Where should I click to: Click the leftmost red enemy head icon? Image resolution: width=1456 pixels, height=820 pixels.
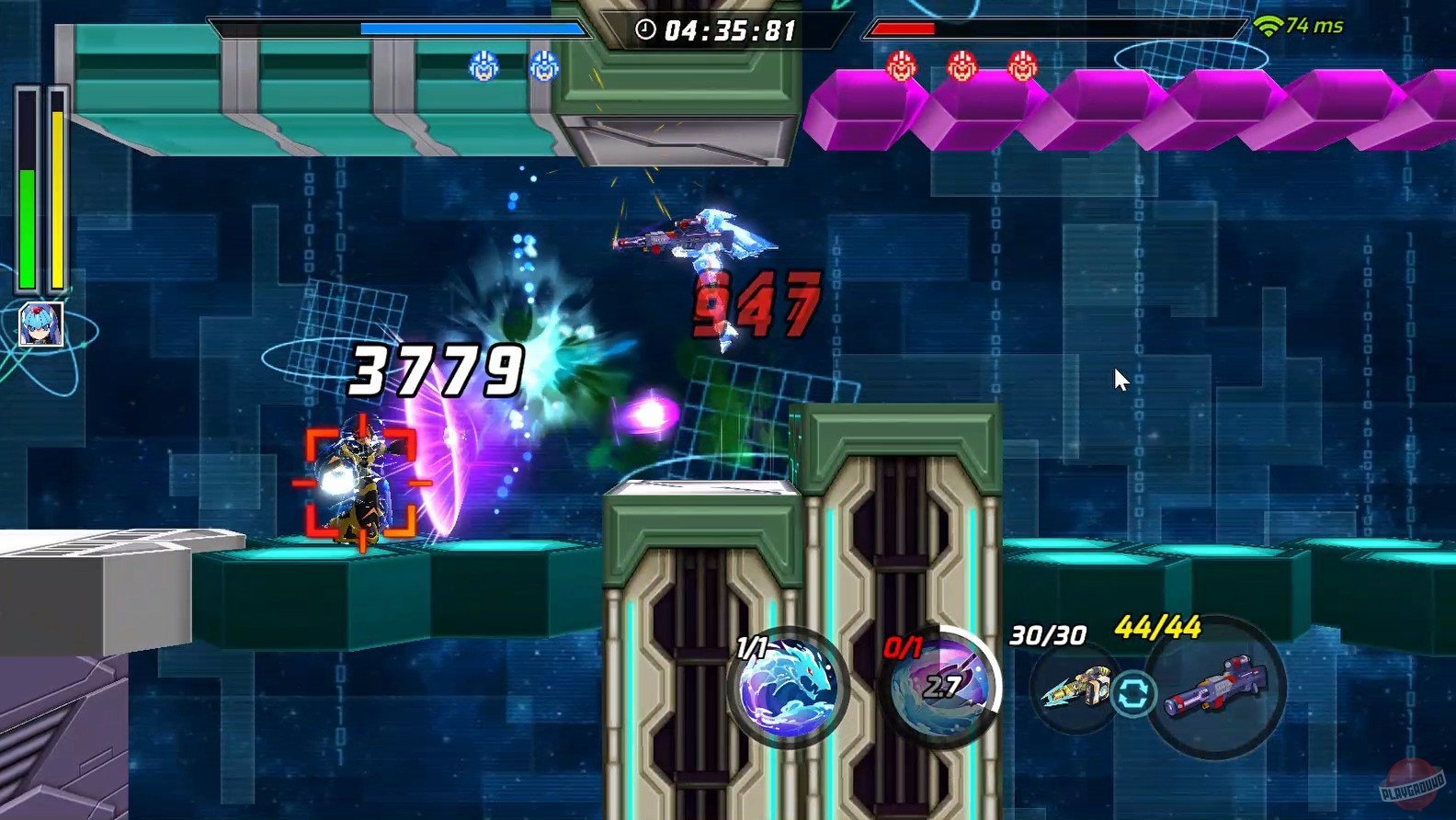pyautogui.click(x=901, y=66)
